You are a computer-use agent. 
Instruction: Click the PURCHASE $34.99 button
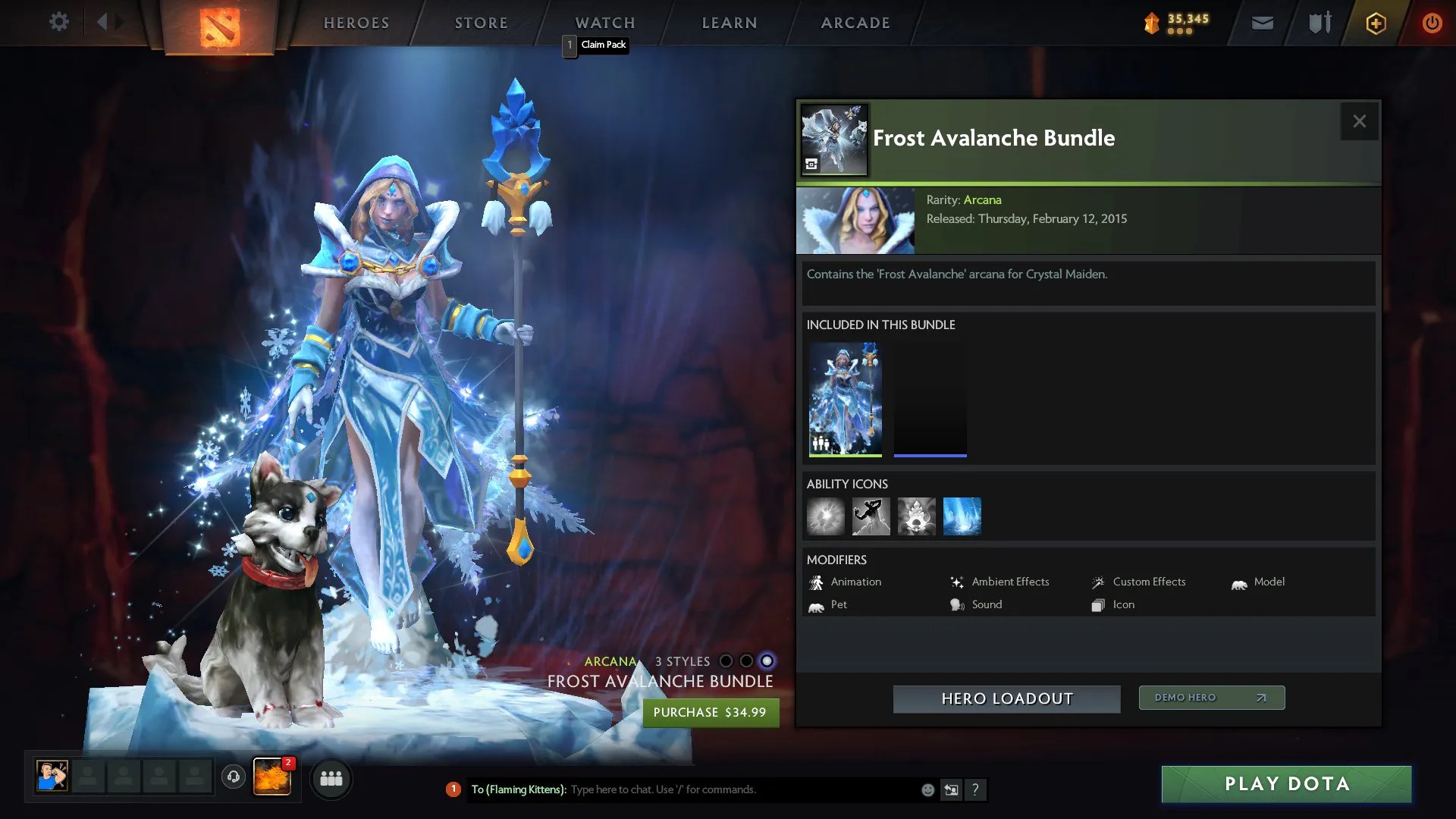point(710,712)
